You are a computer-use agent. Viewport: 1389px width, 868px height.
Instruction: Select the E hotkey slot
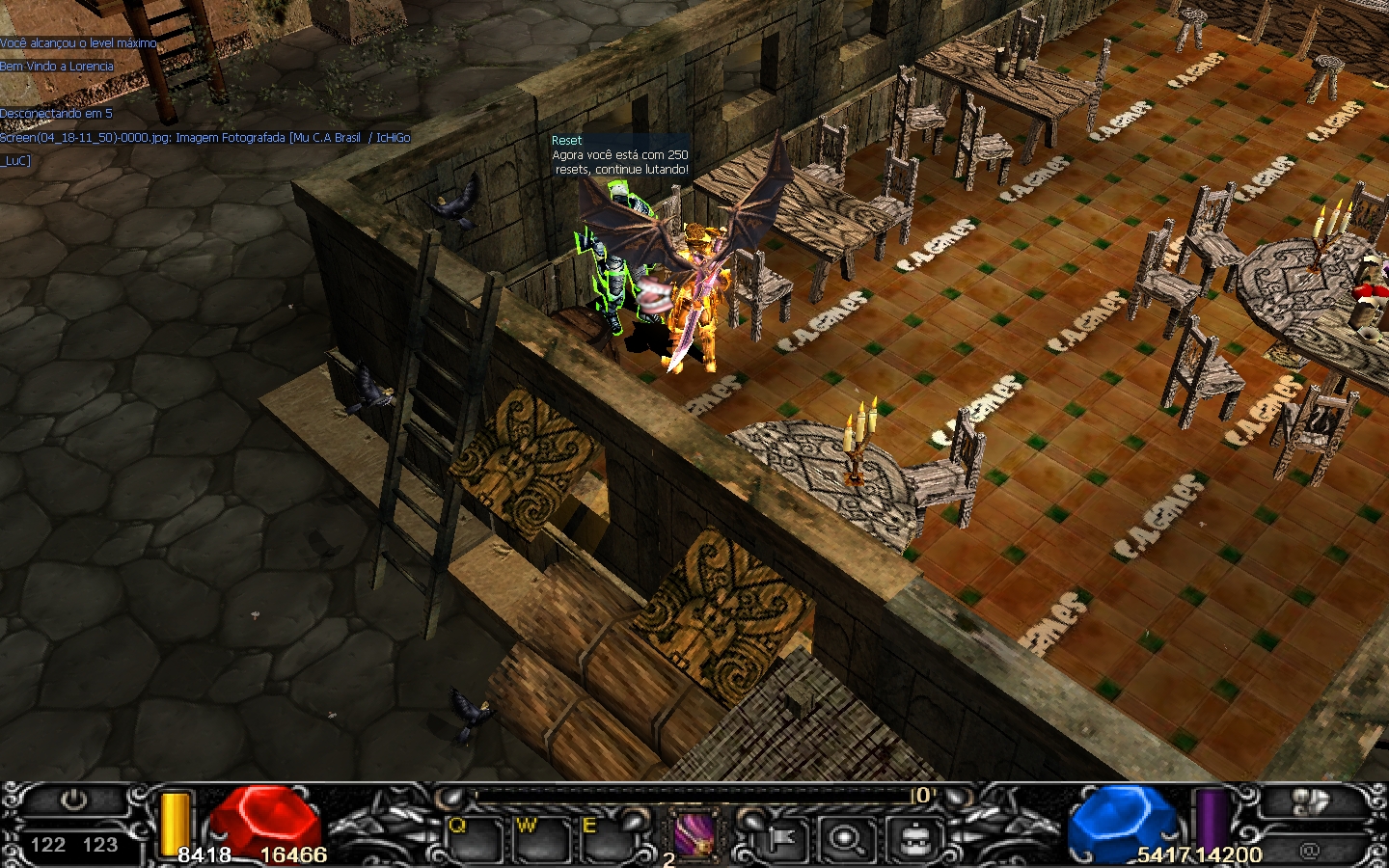tap(604, 841)
